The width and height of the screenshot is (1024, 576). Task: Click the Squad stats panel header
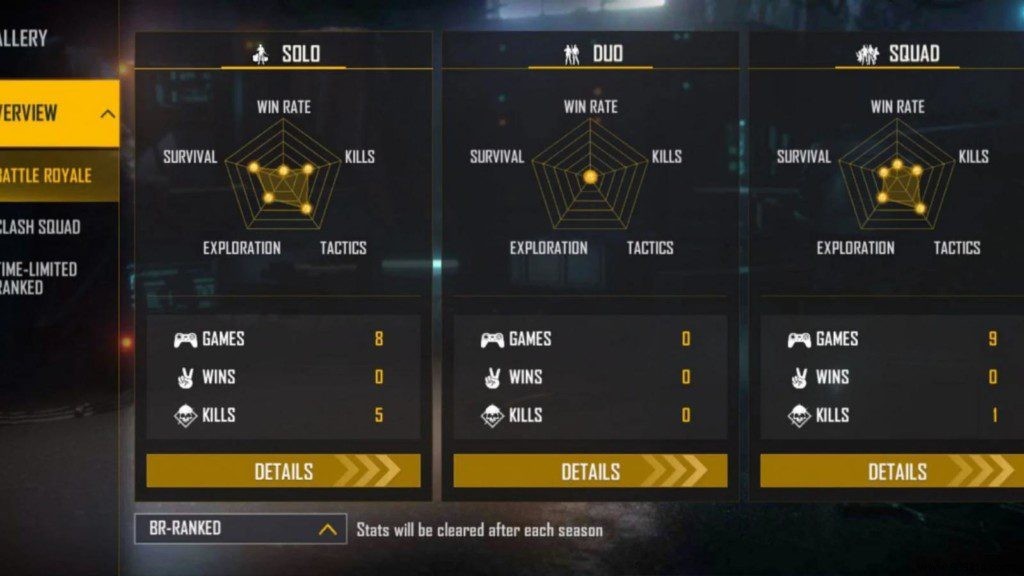896,54
